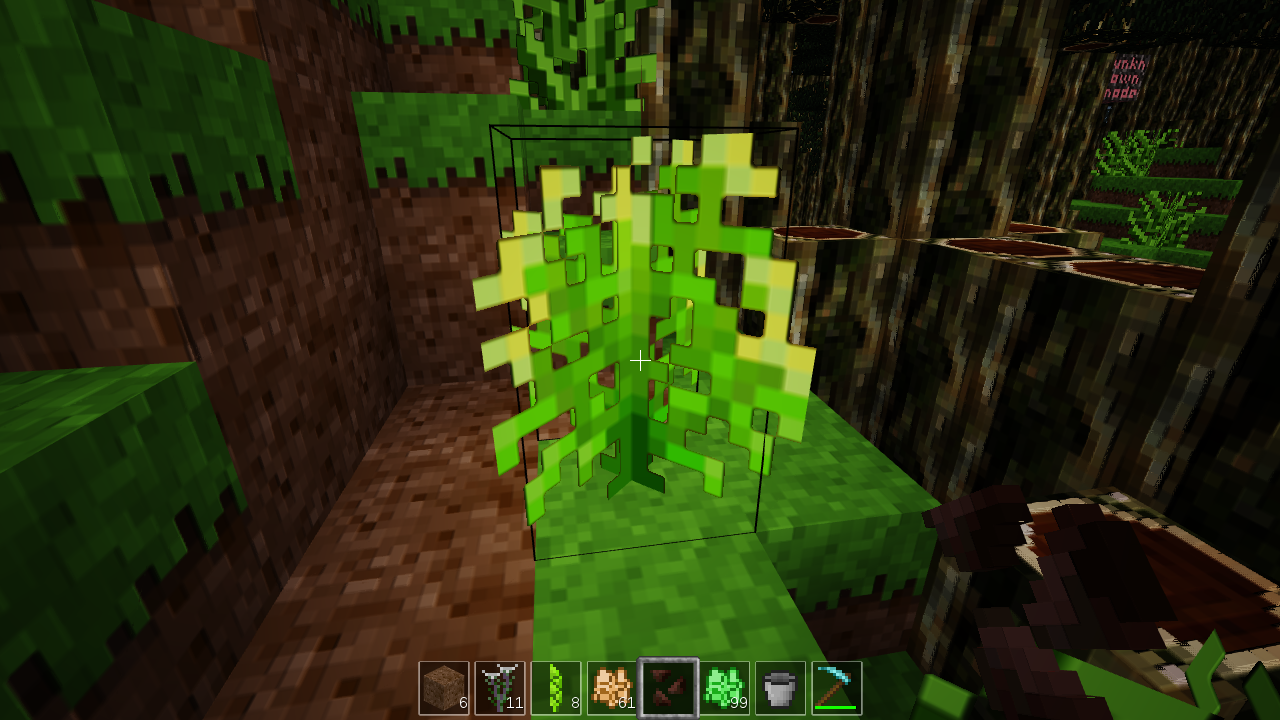Select the leaves stack of 99
The height and width of the screenshot is (720, 1280).
(724, 686)
